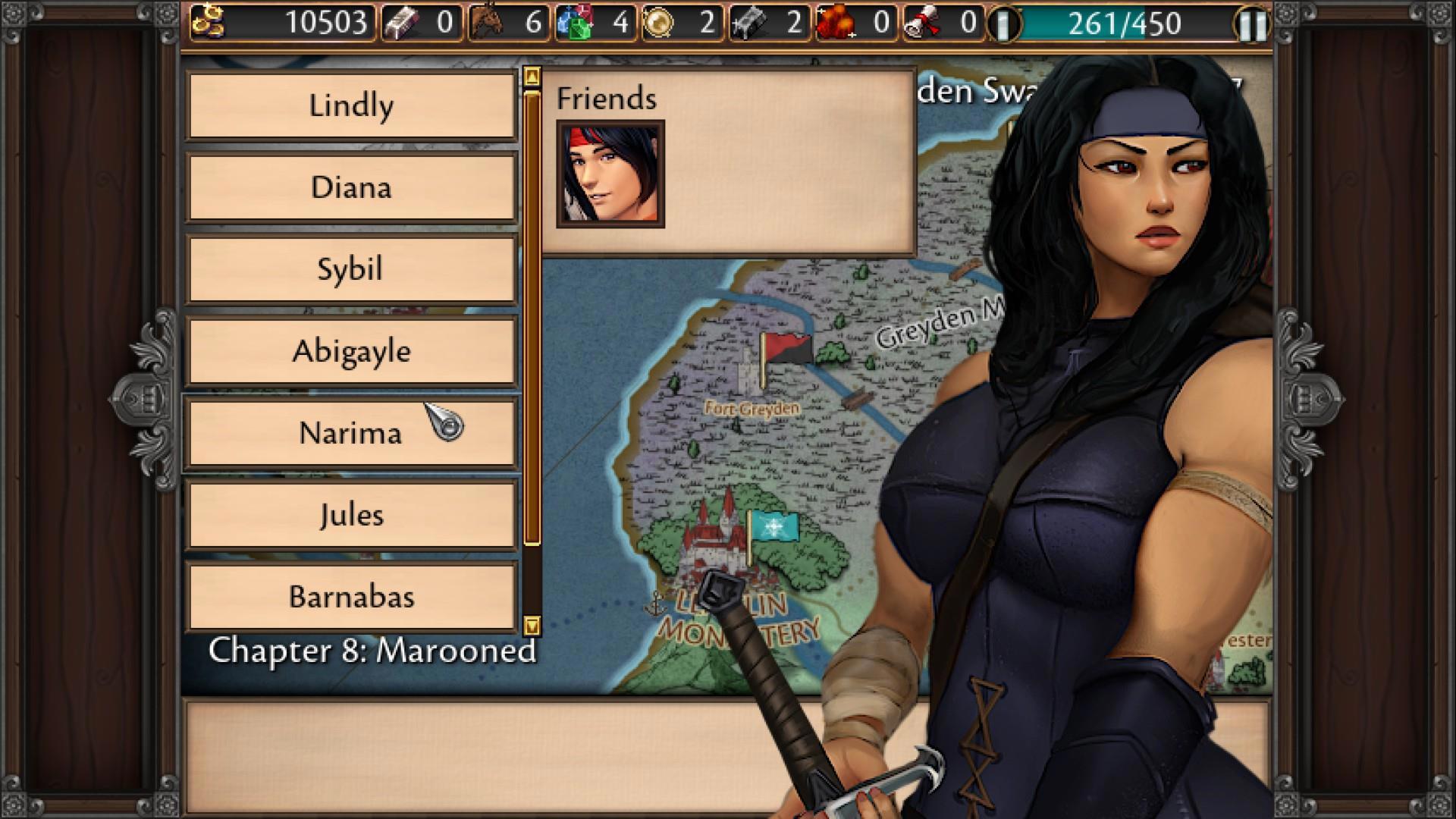The width and height of the screenshot is (1456, 819).
Task: Select the Abigayle entry
Action: pyautogui.click(x=351, y=351)
